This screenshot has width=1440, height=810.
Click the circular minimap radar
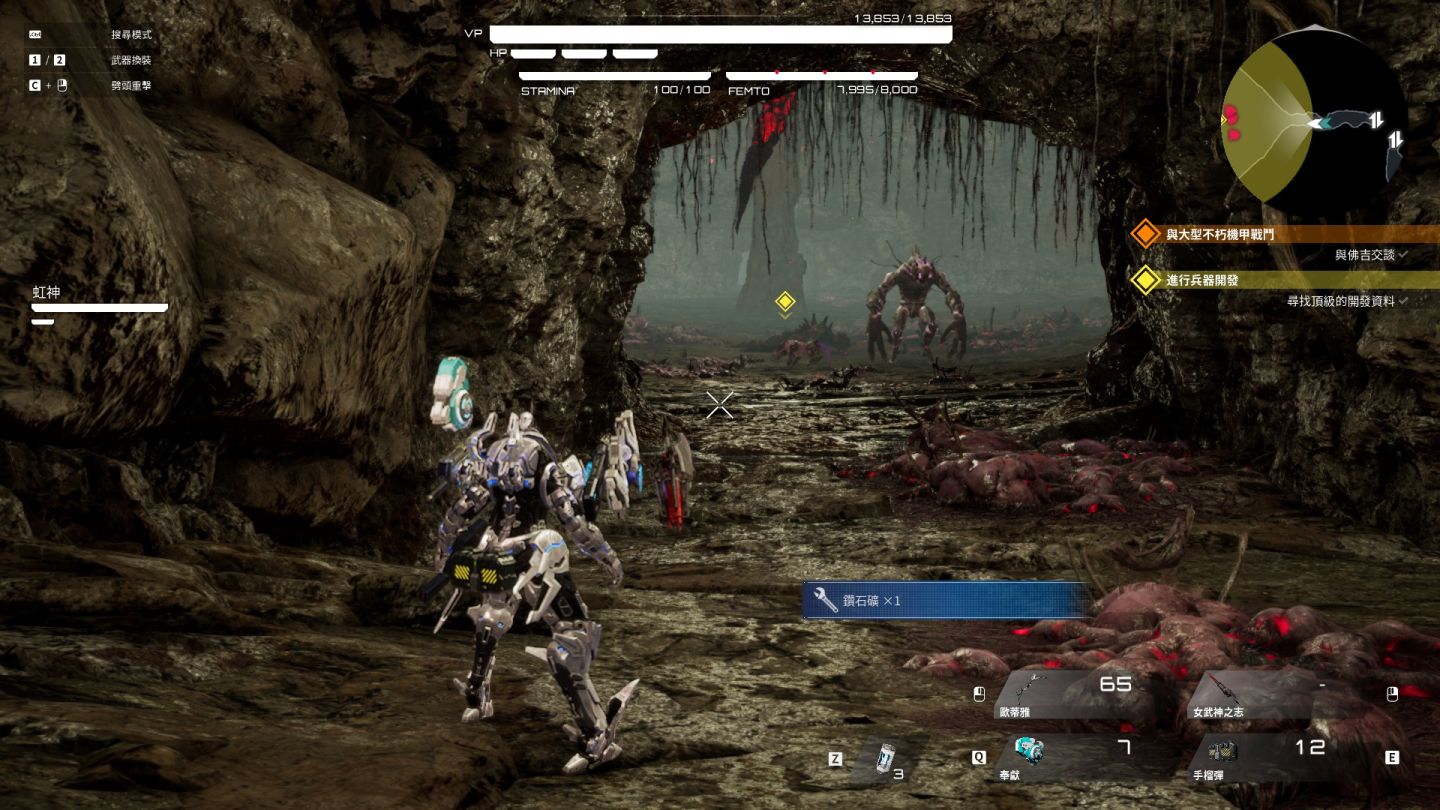1314,121
